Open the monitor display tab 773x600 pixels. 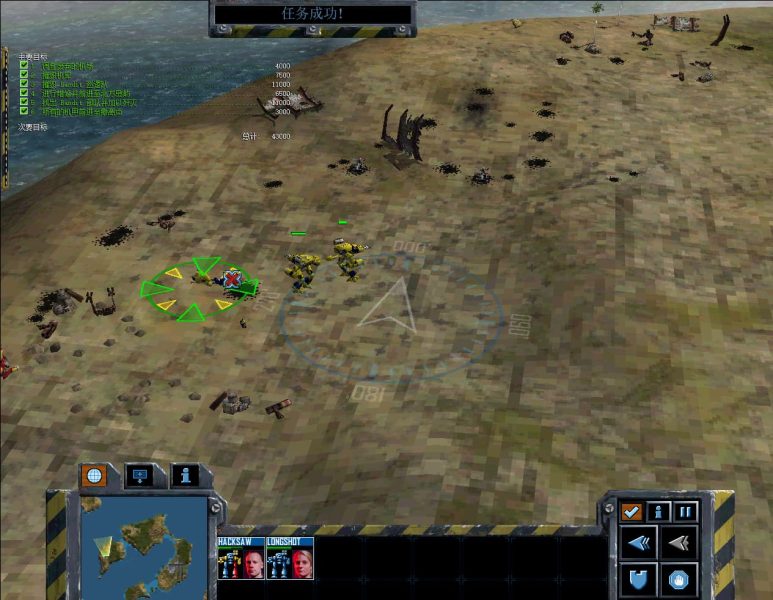coord(139,476)
